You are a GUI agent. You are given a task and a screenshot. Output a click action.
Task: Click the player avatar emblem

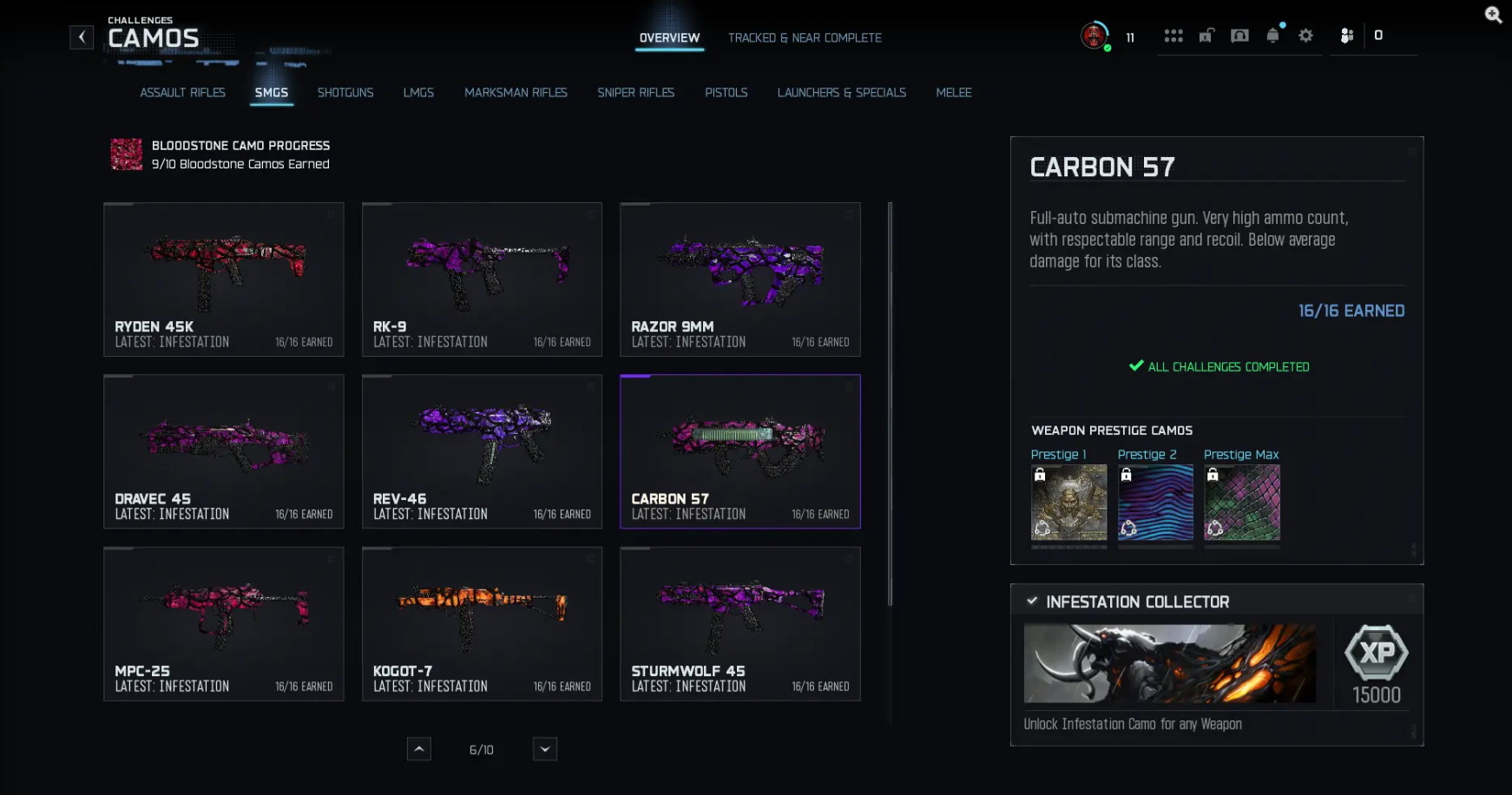[x=1094, y=36]
